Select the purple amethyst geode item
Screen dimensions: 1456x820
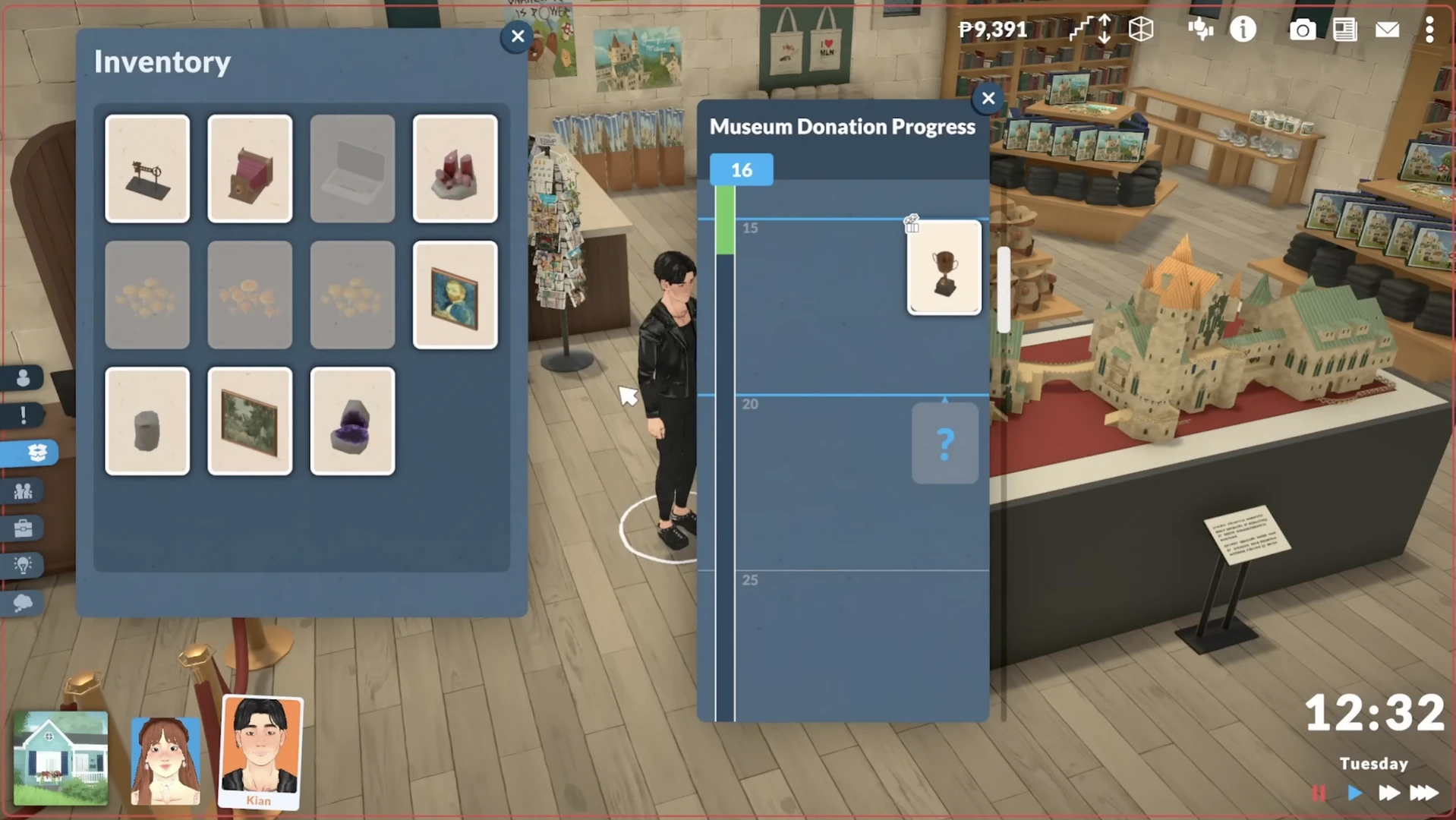352,421
